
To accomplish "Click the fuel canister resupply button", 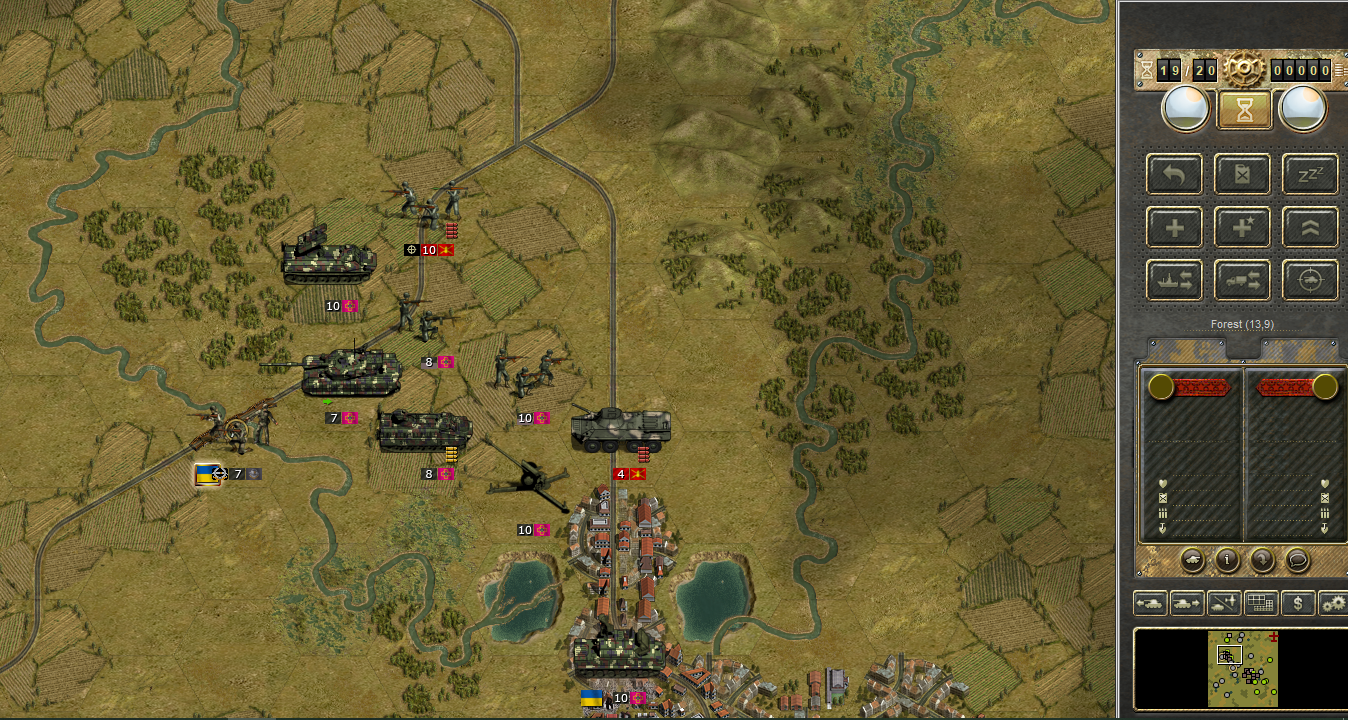I will [1243, 175].
